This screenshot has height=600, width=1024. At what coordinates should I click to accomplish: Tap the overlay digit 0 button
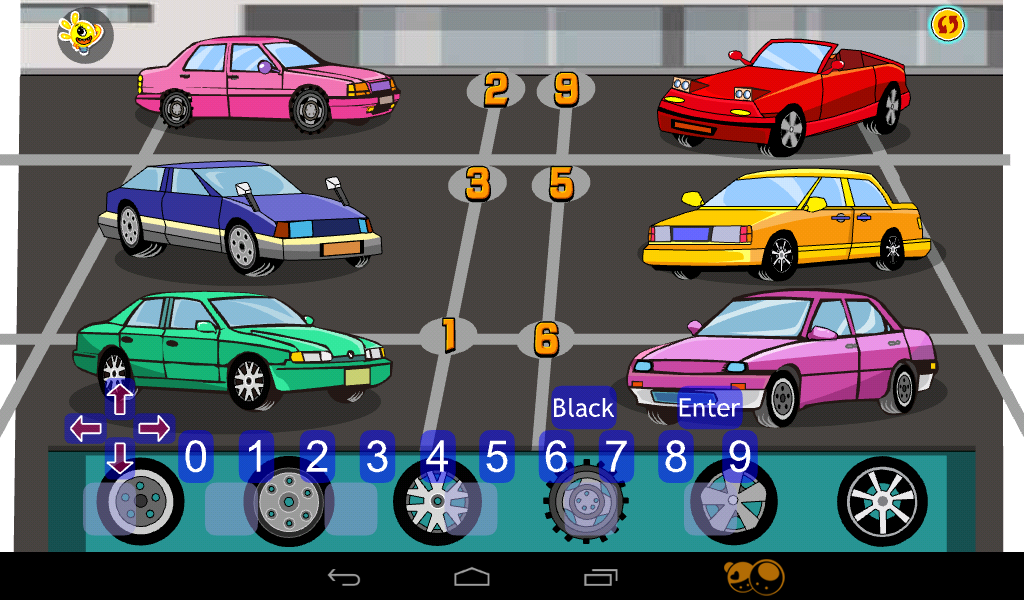[196, 457]
